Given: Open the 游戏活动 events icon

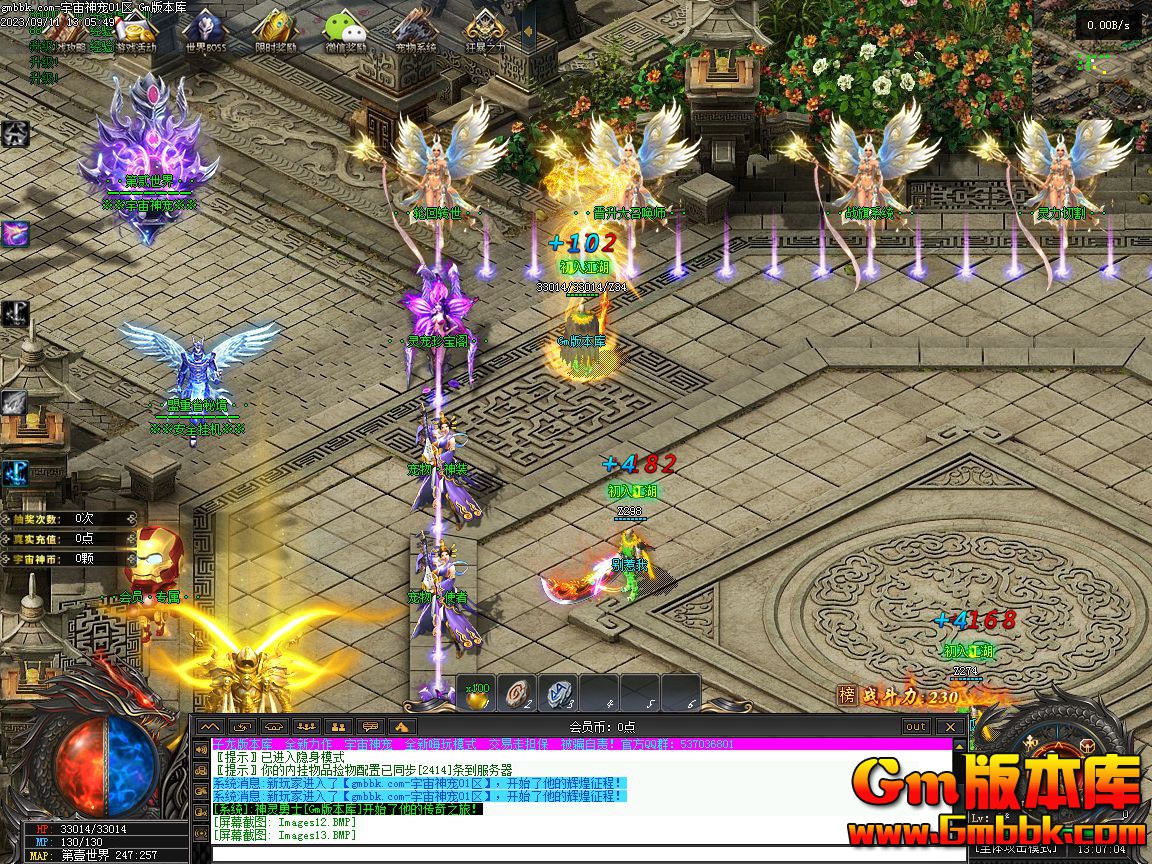Looking at the screenshot, I should click(x=136, y=32).
